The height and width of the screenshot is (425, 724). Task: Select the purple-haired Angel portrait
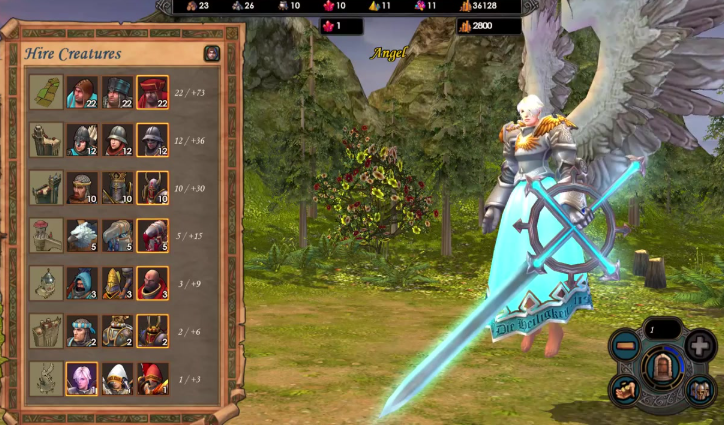(x=81, y=378)
